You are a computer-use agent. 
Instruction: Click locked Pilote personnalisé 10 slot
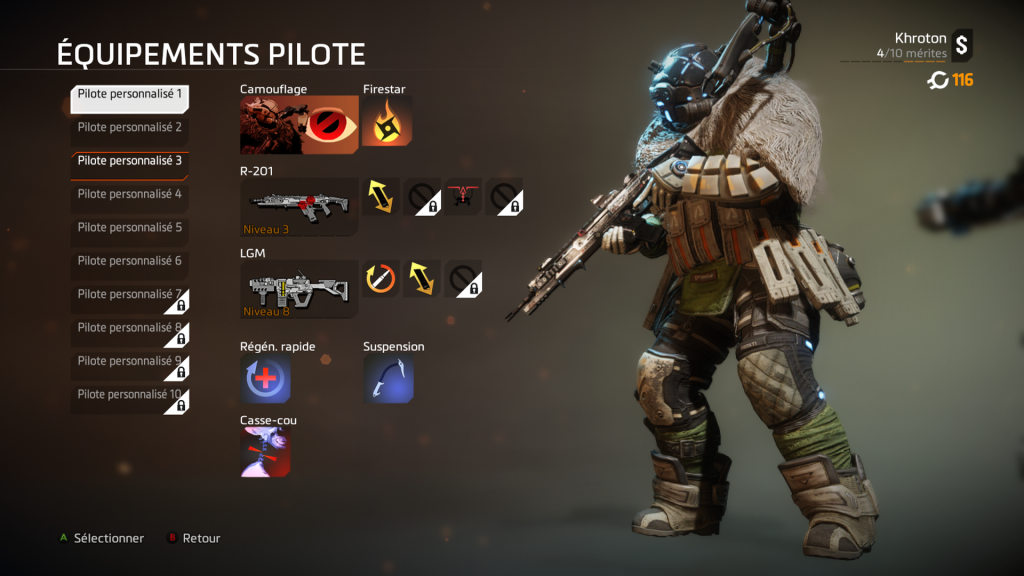tap(130, 395)
